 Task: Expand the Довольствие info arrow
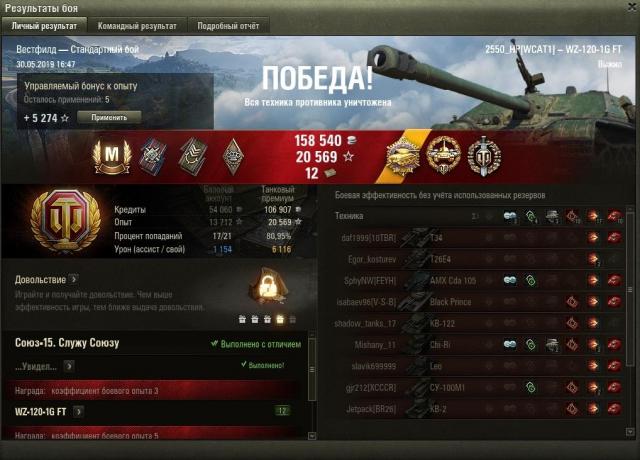(x=74, y=280)
